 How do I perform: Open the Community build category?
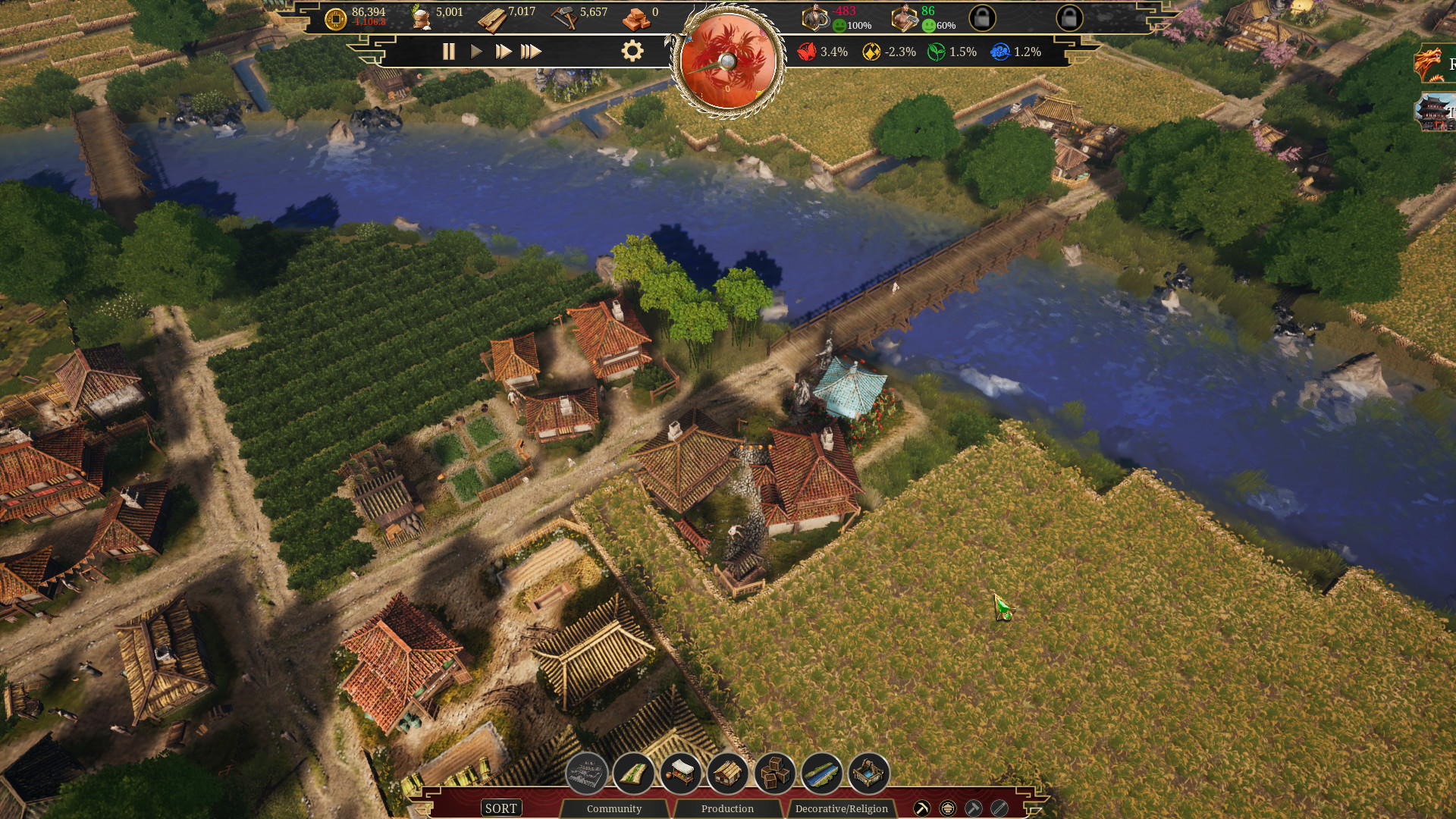615,808
